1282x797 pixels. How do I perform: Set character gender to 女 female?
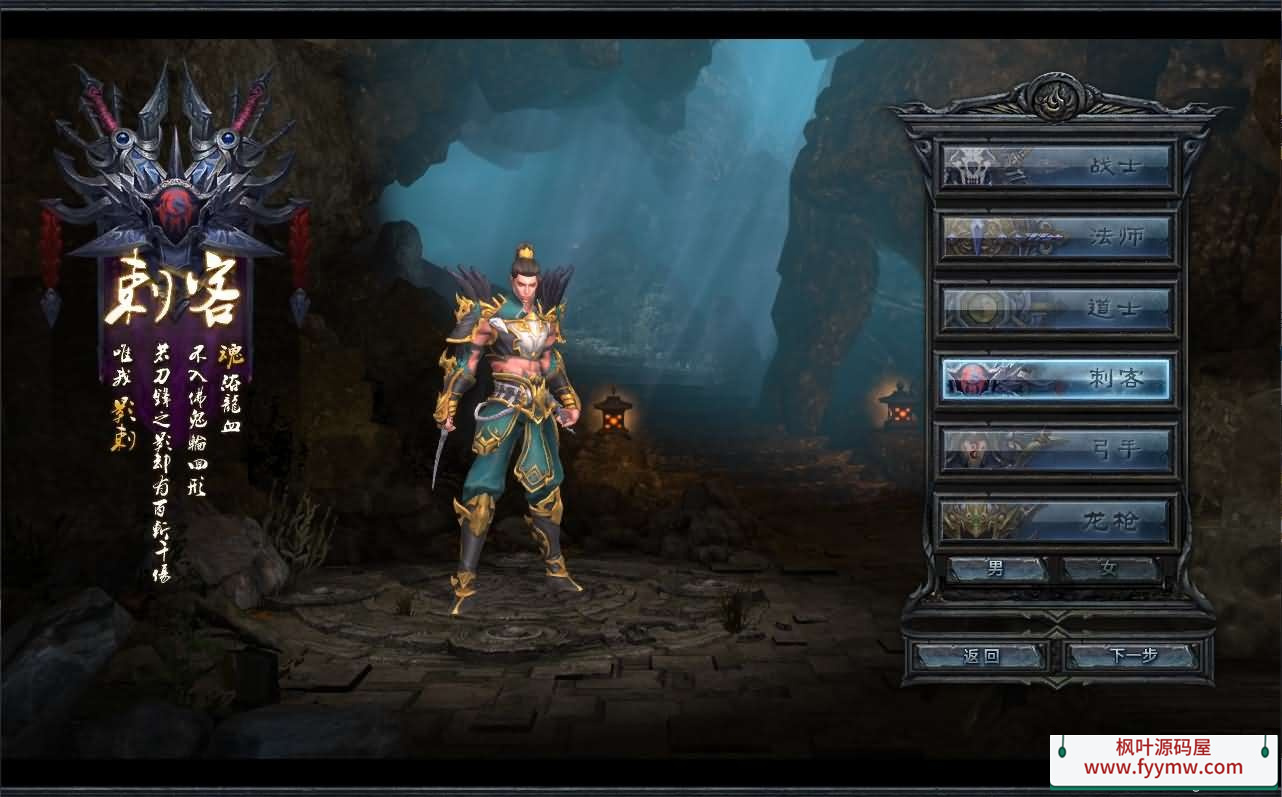click(1110, 570)
